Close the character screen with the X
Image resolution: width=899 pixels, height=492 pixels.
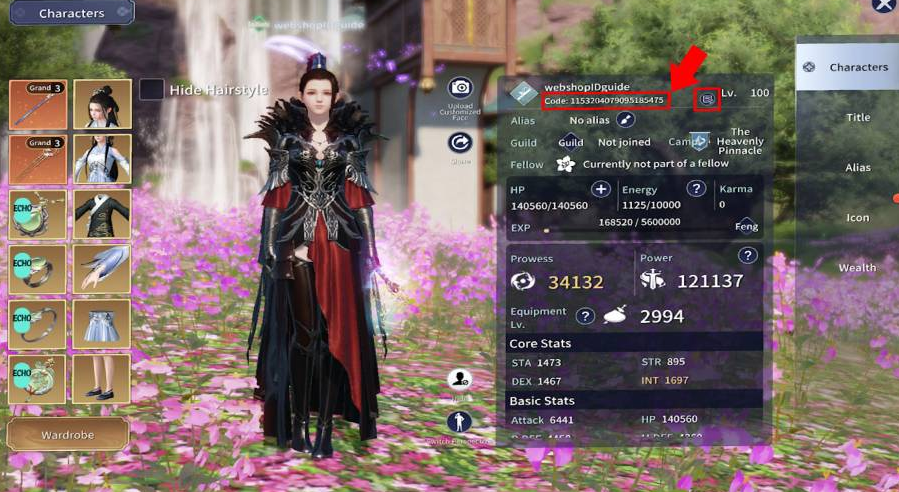[882, 6]
